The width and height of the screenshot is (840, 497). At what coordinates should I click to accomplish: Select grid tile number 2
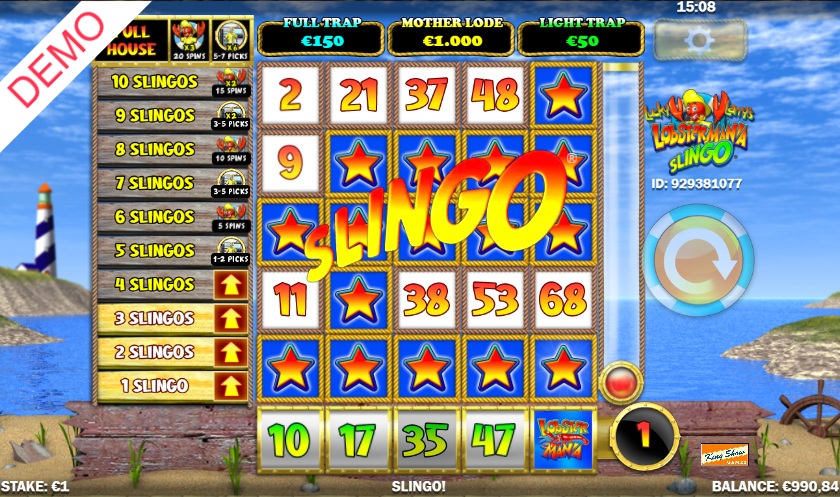click(x=289, y=95)
